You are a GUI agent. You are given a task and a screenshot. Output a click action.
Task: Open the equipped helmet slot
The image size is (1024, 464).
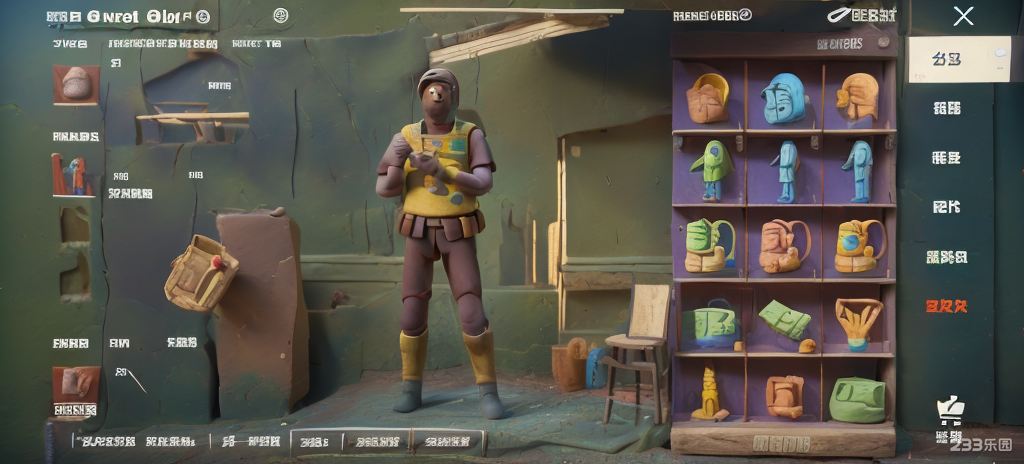coord(76,84)
